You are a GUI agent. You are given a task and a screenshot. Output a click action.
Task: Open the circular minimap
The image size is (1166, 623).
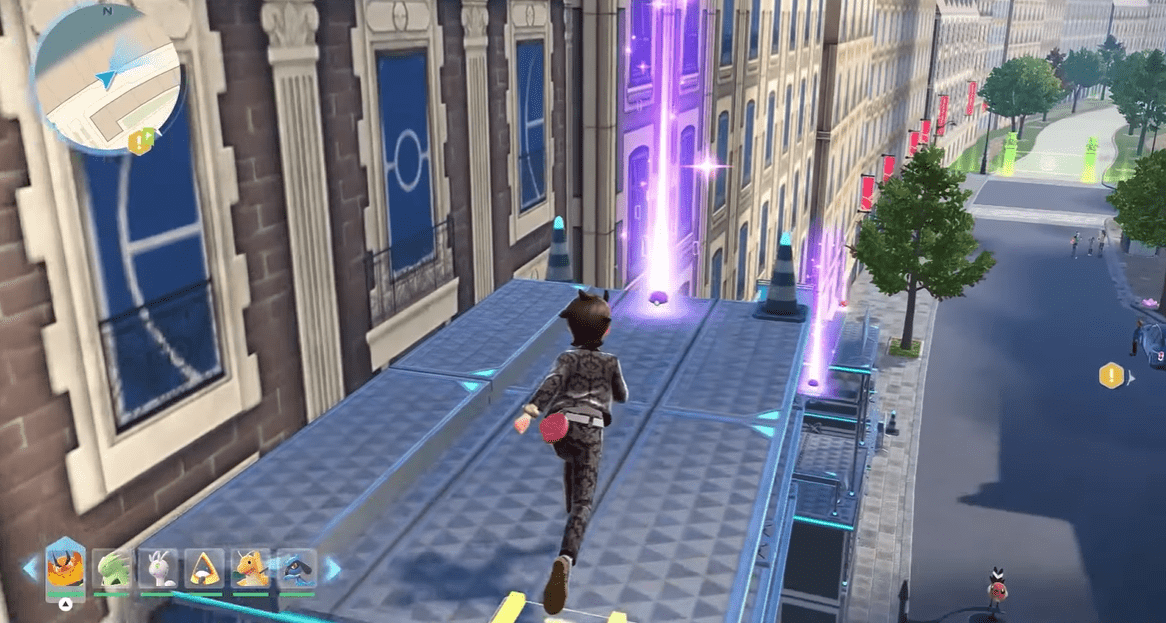[108, 80]
